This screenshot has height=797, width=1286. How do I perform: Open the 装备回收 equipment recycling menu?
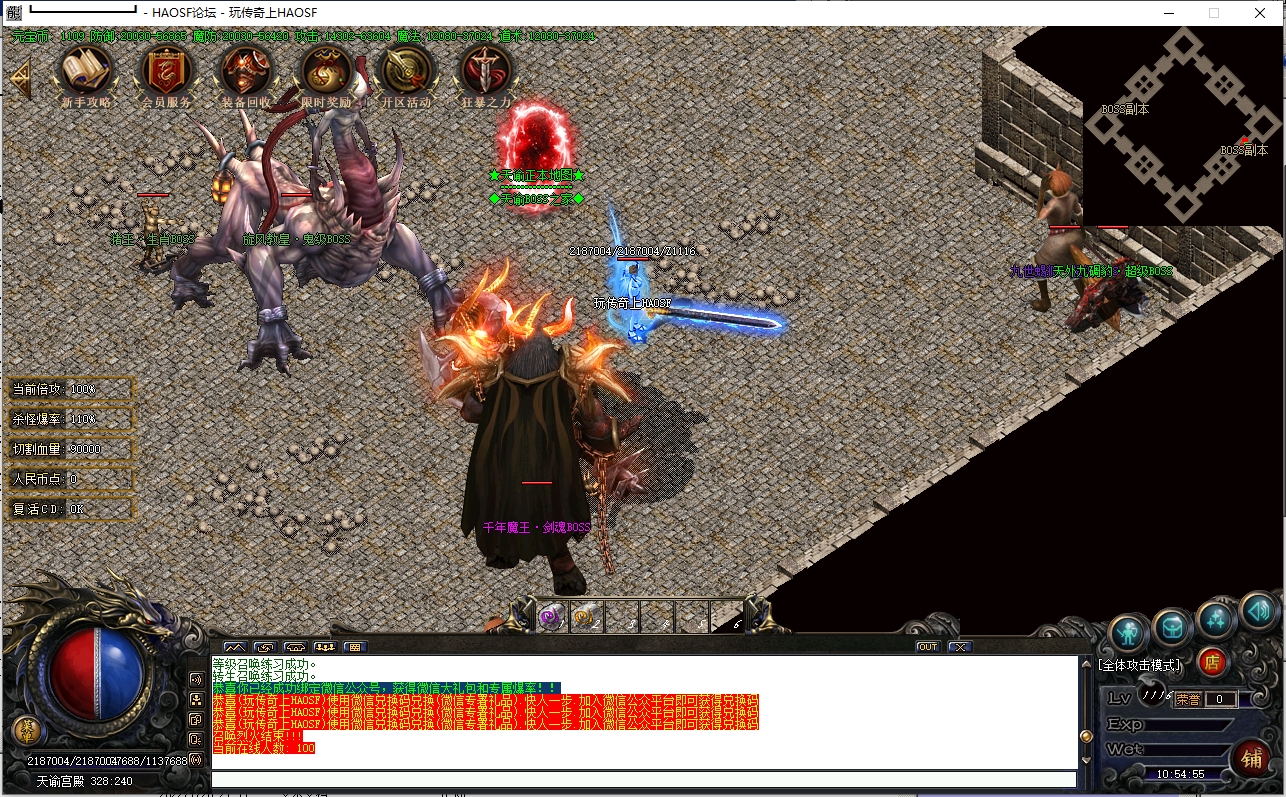point(245,70)
